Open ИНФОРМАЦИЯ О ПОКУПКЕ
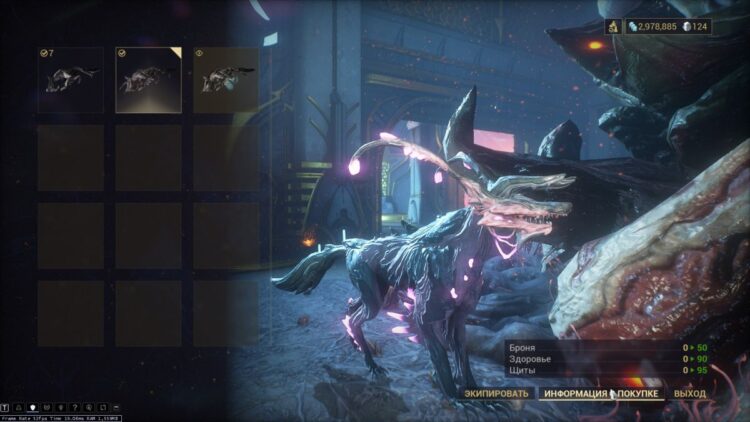Image resolution: width=750 pixels, height=422 pixels. (x=602, y=394)
